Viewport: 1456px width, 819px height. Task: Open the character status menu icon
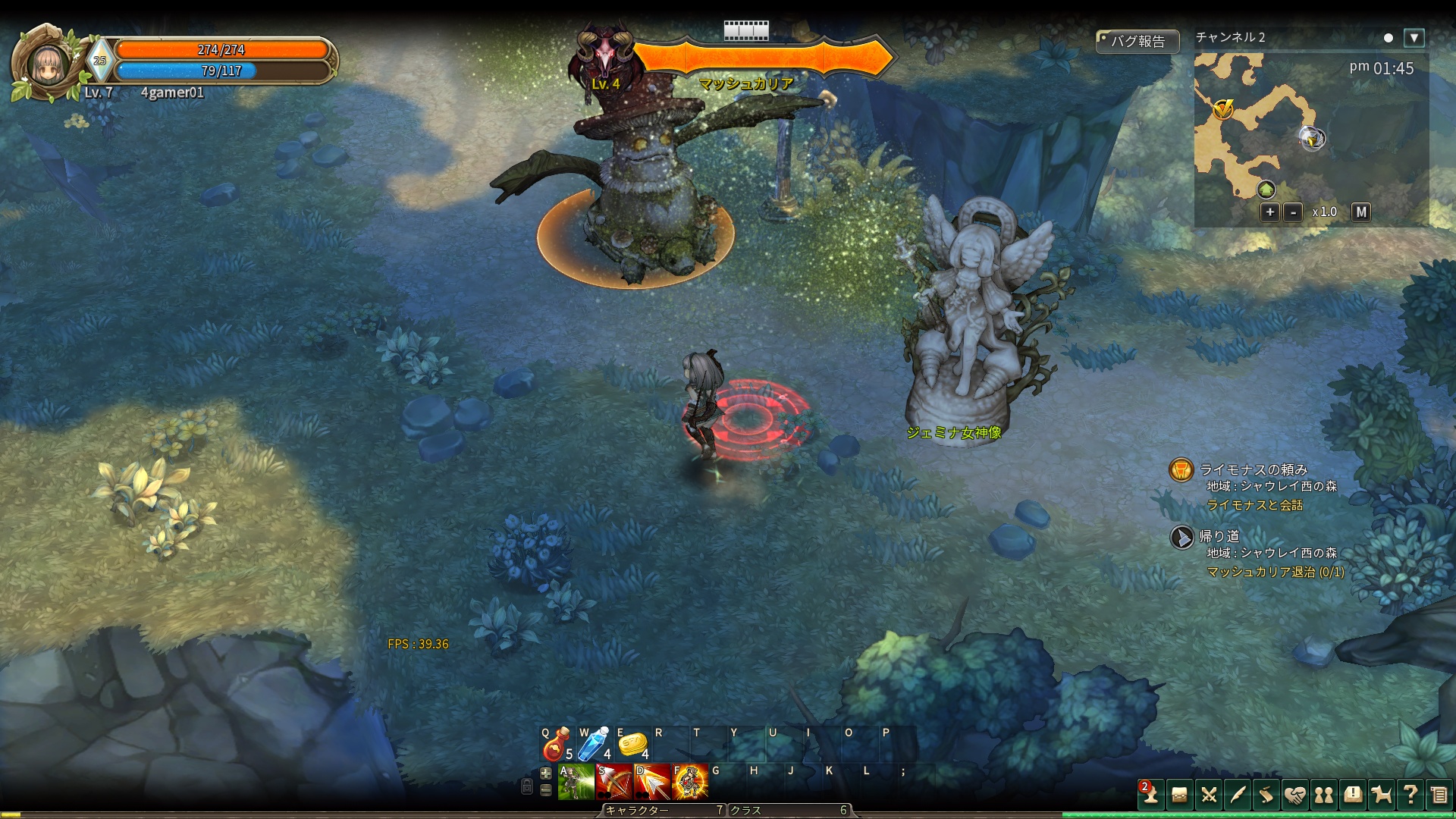[1150, 794]
